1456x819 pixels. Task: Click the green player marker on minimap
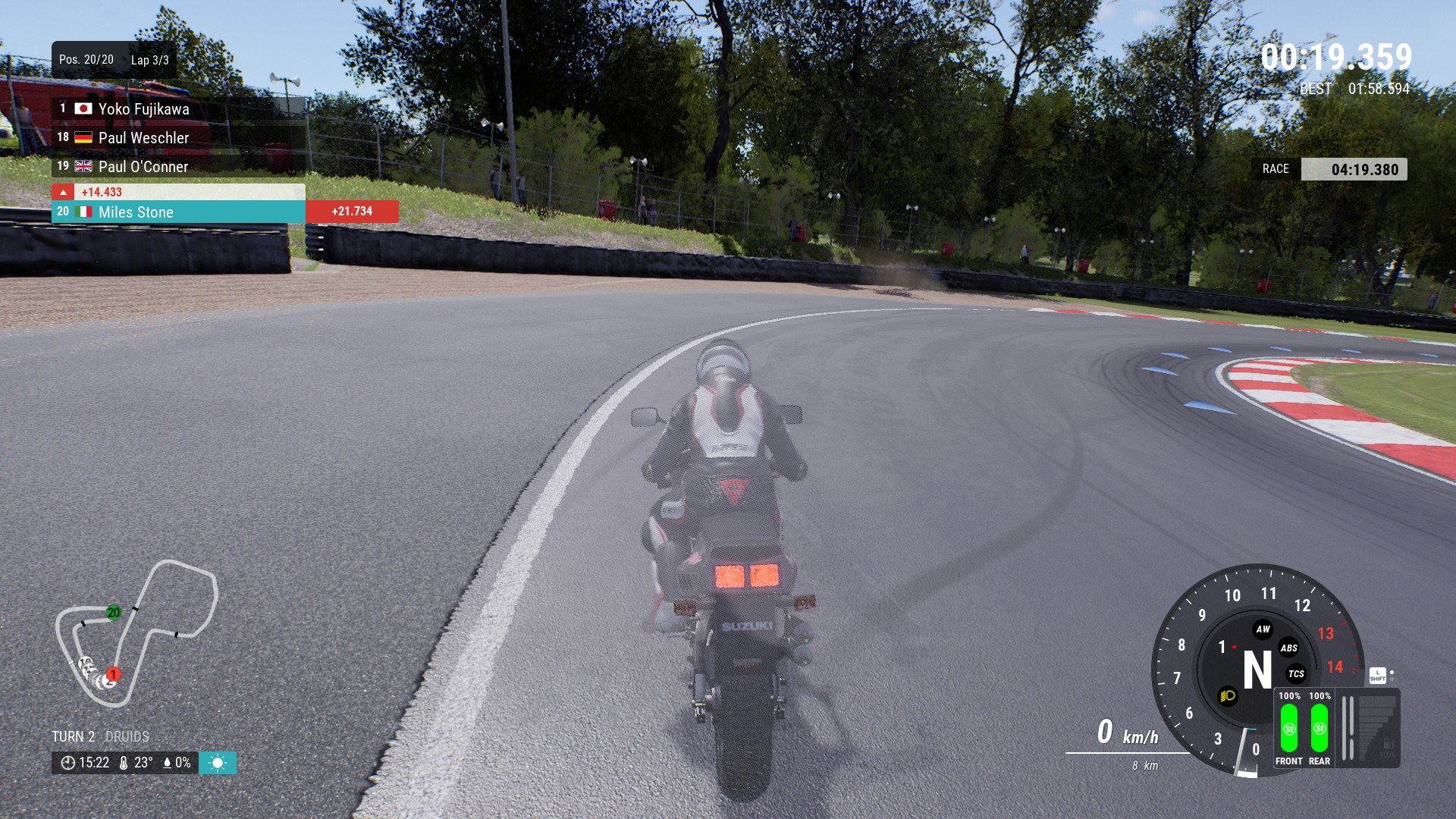click(x=114, y=612)
